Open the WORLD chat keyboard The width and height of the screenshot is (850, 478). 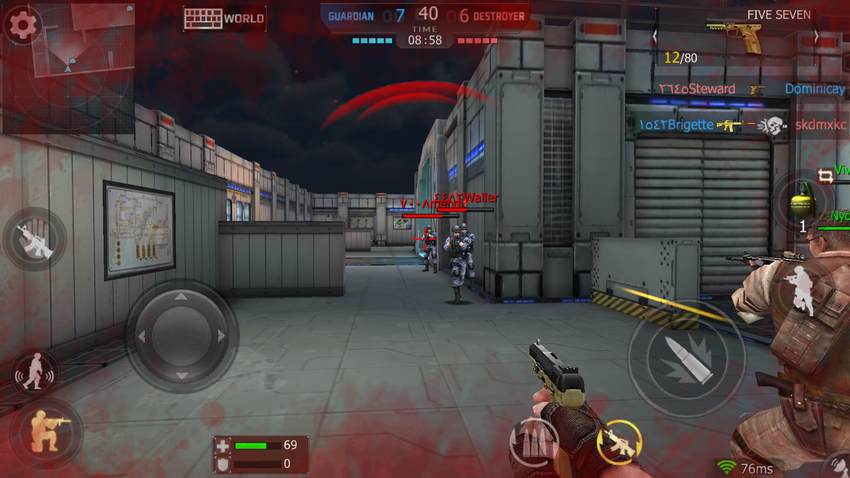coord(224,18)
